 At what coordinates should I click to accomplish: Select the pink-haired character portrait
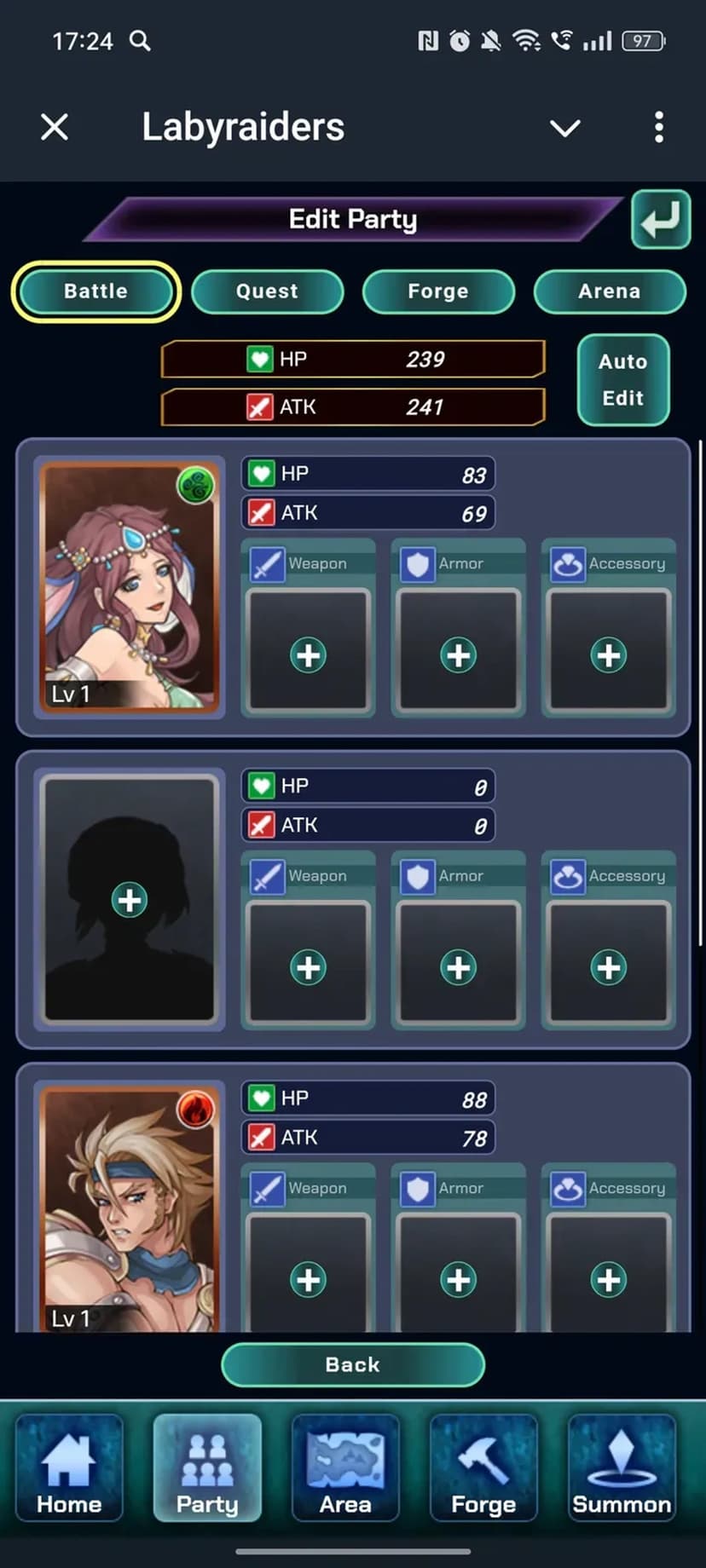pyautogui.click(x=130, y=586)
